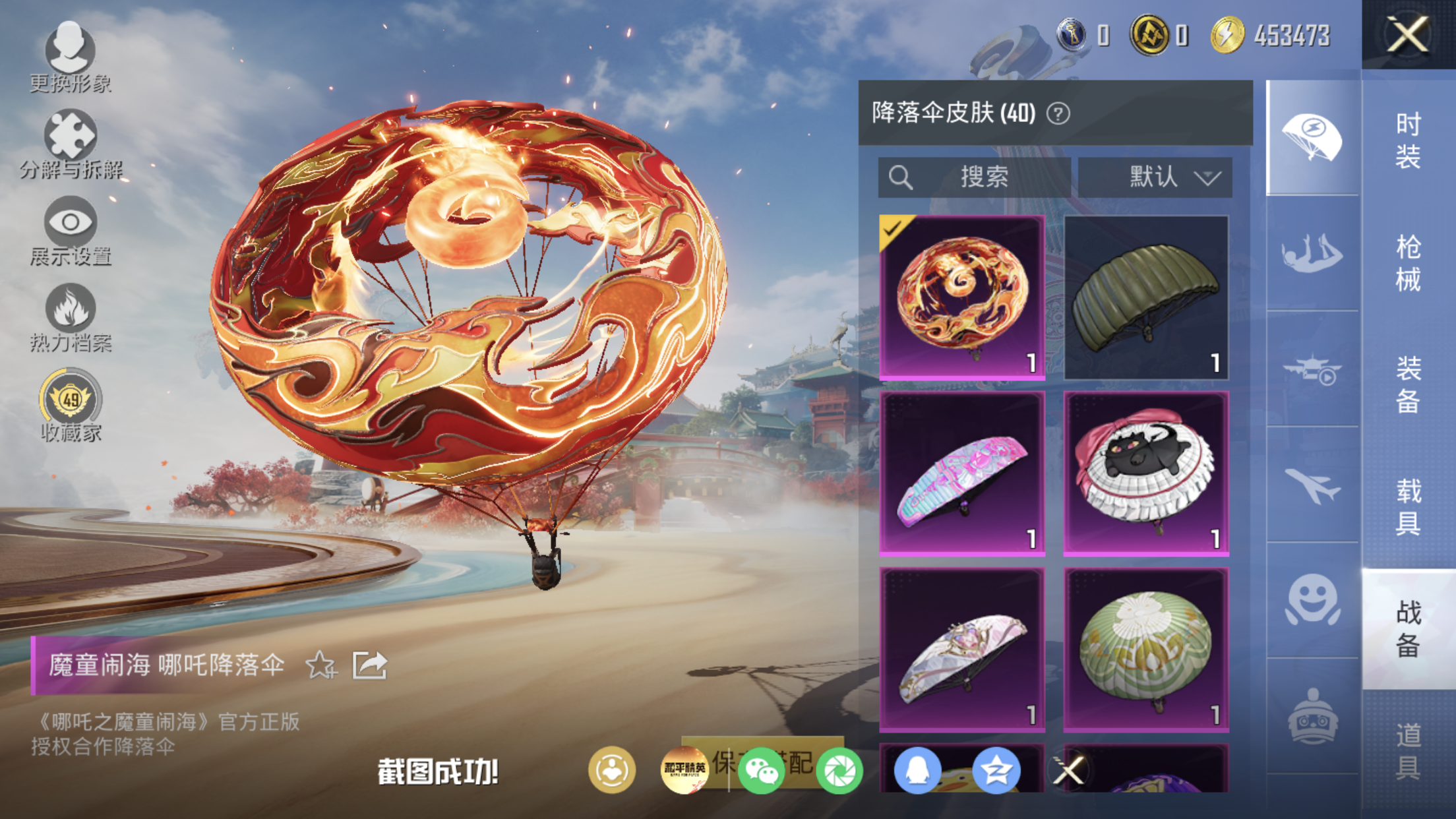Screen dimensions: 1456x819
Task: Switch to the 枪械 firearms tab
Action: coord(1408,262)
